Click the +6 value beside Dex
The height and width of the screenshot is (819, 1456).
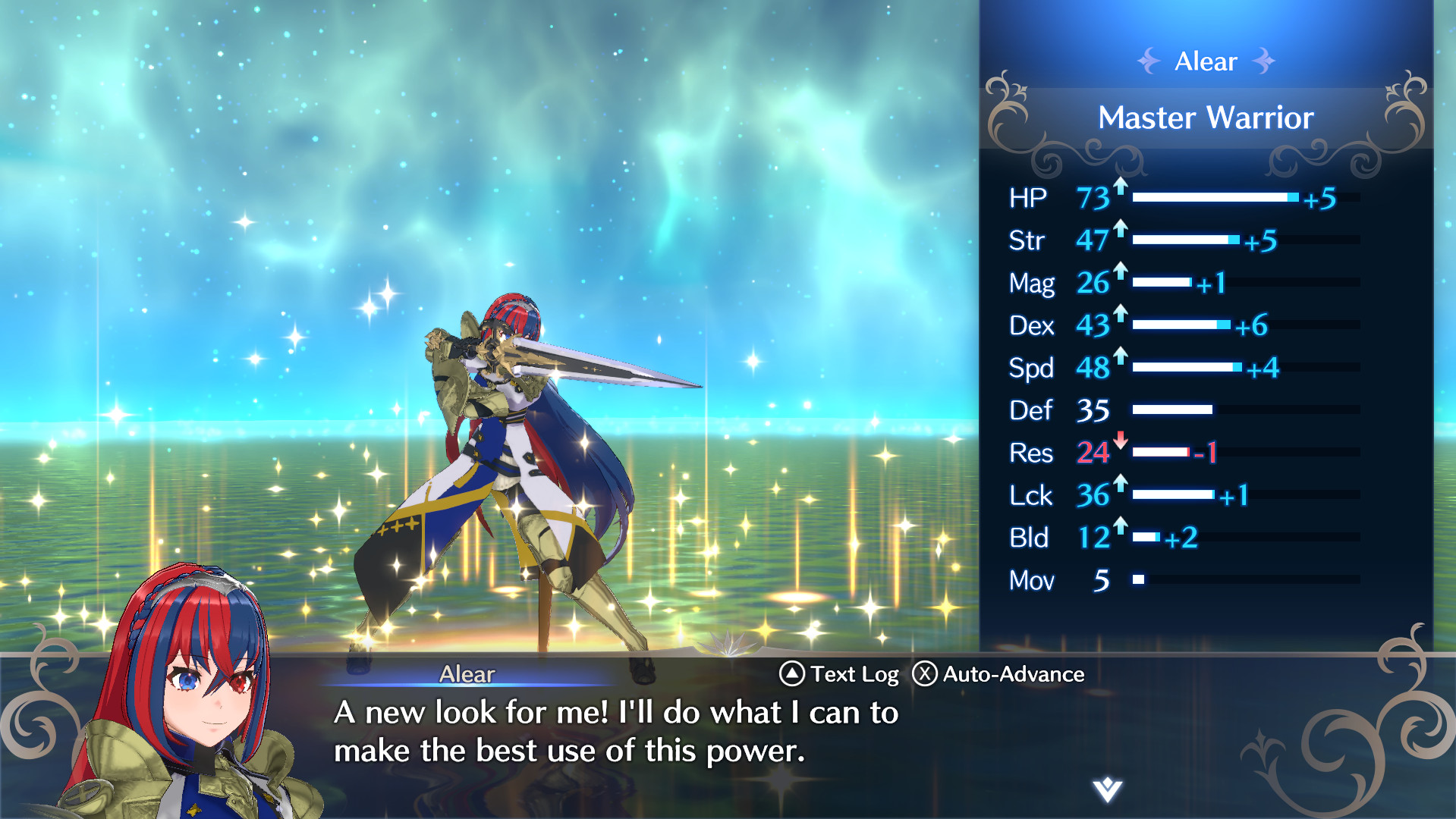1253,326
